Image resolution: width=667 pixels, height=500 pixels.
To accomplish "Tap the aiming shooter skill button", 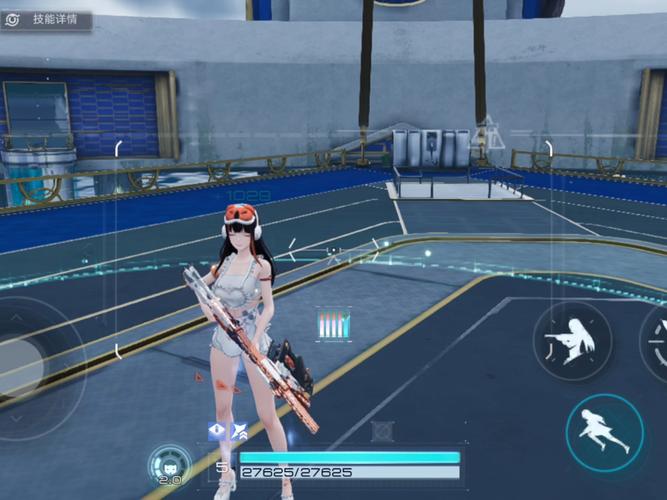I will coord(572,343).
